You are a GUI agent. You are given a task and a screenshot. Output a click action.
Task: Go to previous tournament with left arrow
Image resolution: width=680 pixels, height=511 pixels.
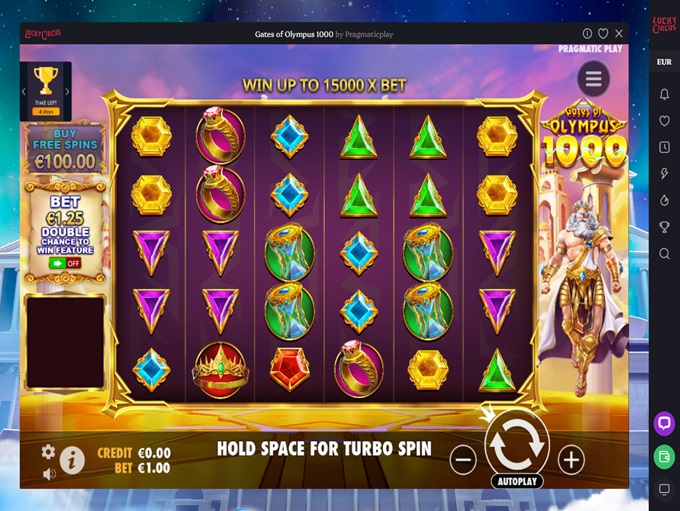pyautogui.click(x=23, y=91)
